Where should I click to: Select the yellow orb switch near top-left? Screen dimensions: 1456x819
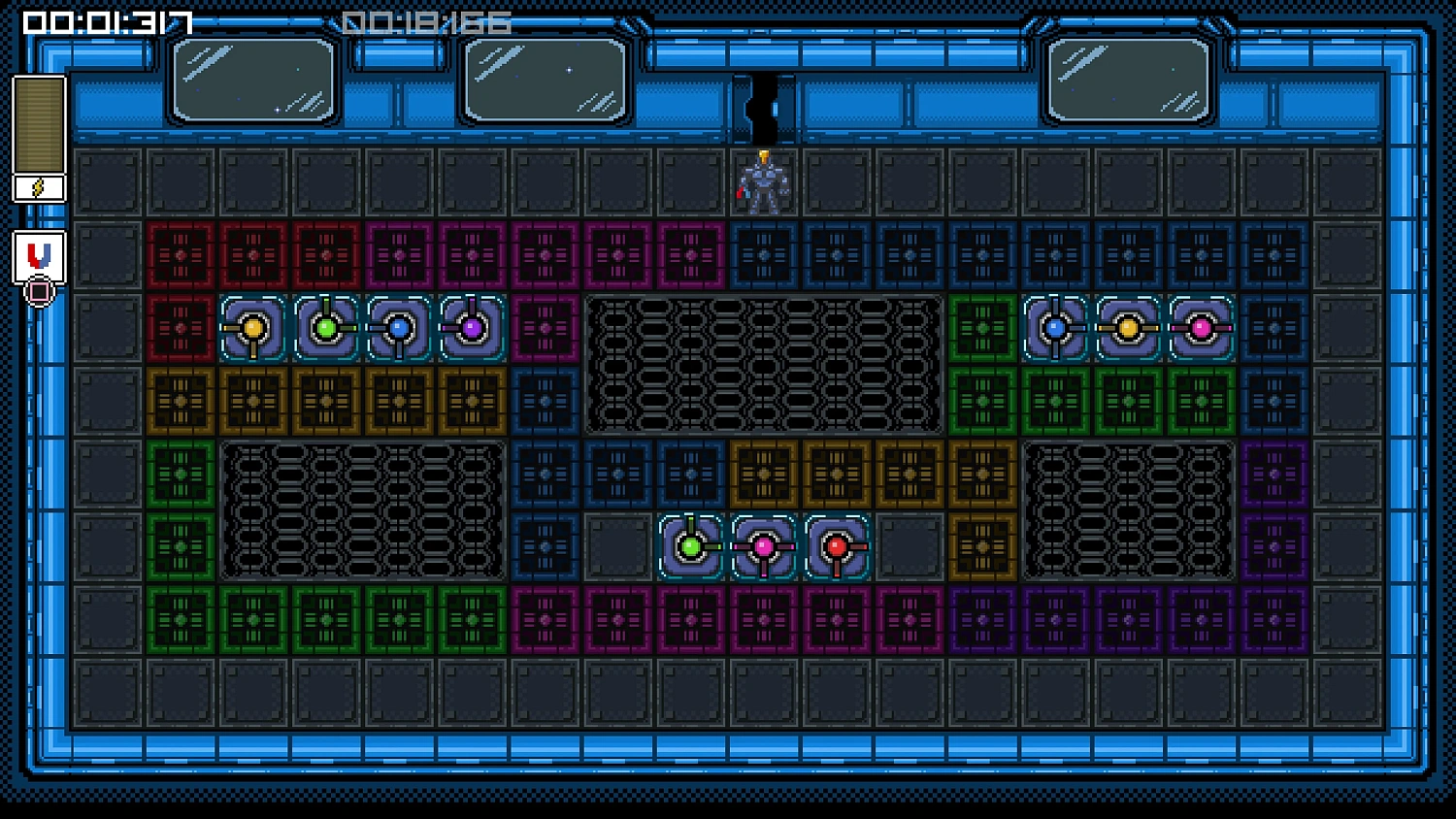coord(251,328)
